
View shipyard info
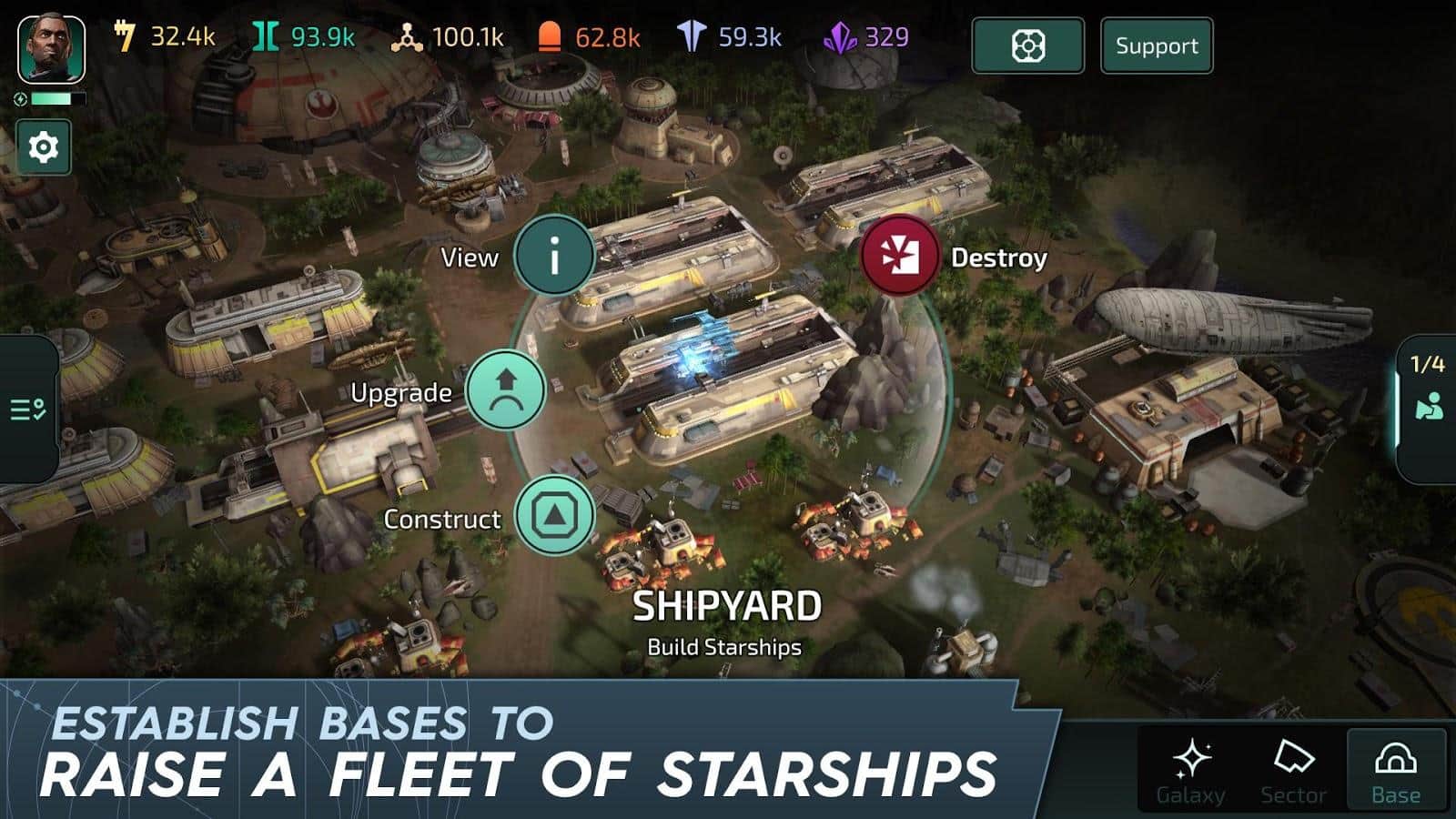[x=553, y=258]
